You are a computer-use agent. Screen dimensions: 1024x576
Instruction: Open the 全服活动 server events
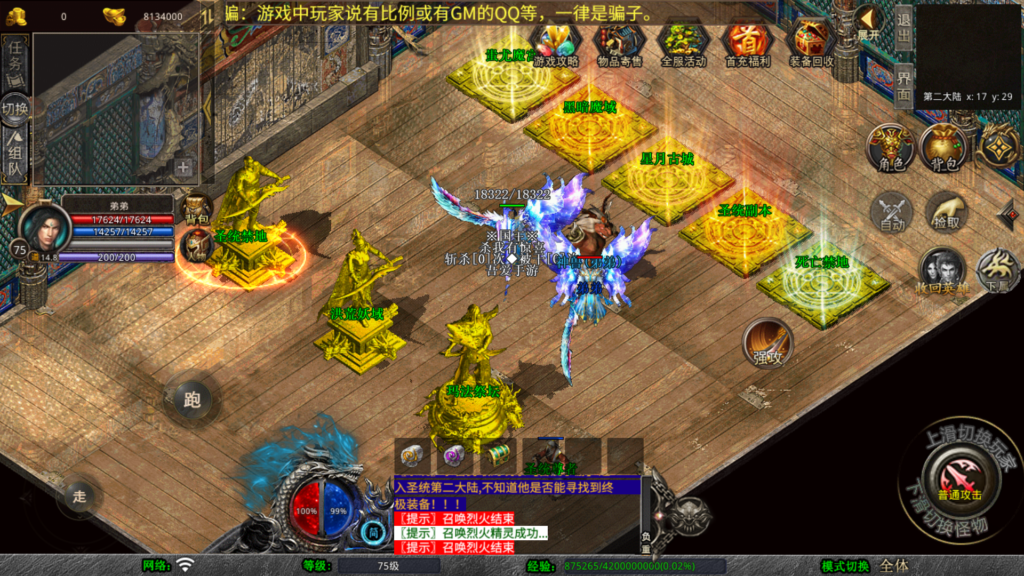coord(683,43)
